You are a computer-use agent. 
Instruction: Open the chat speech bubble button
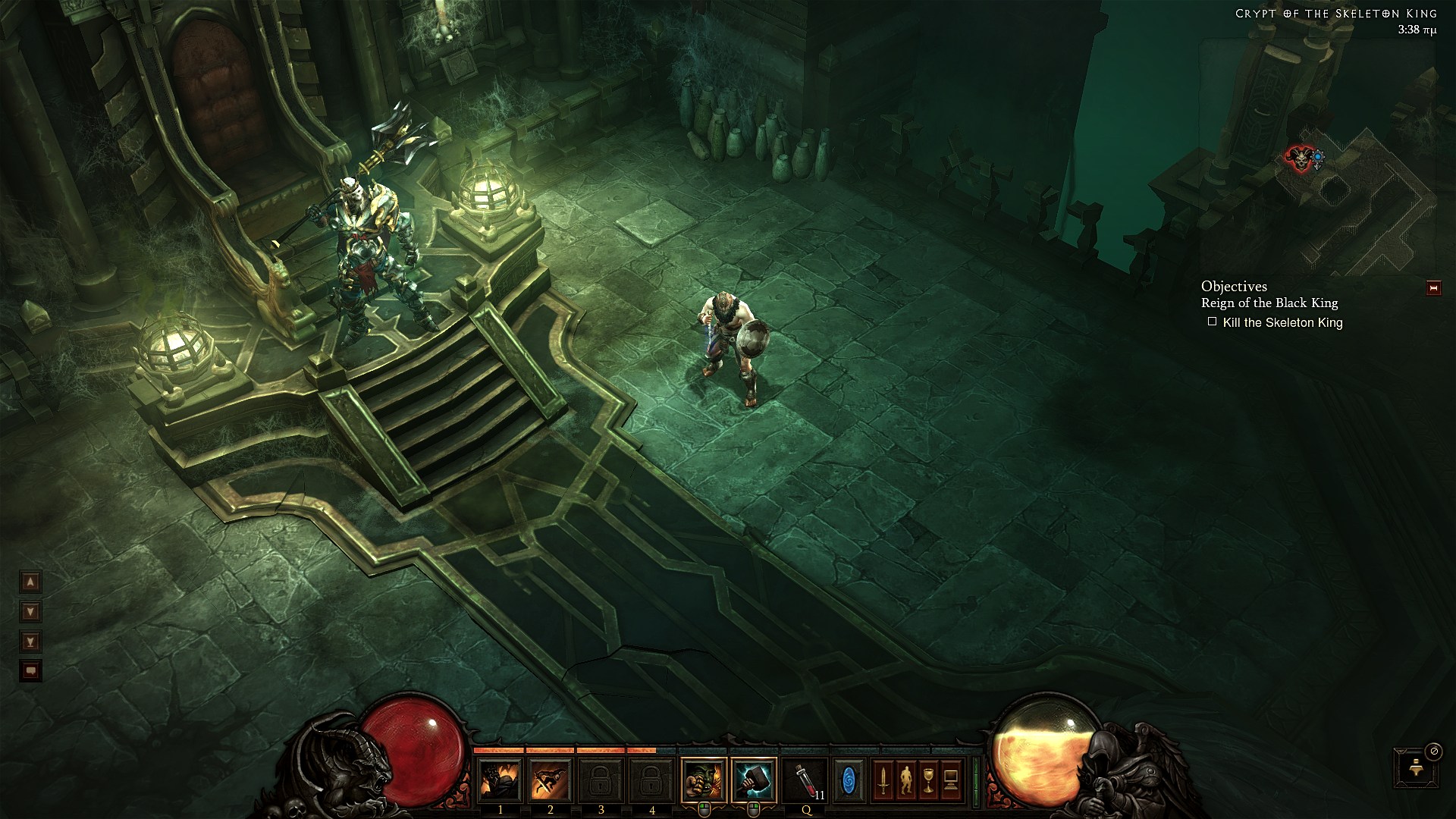[x=30, y=671]
